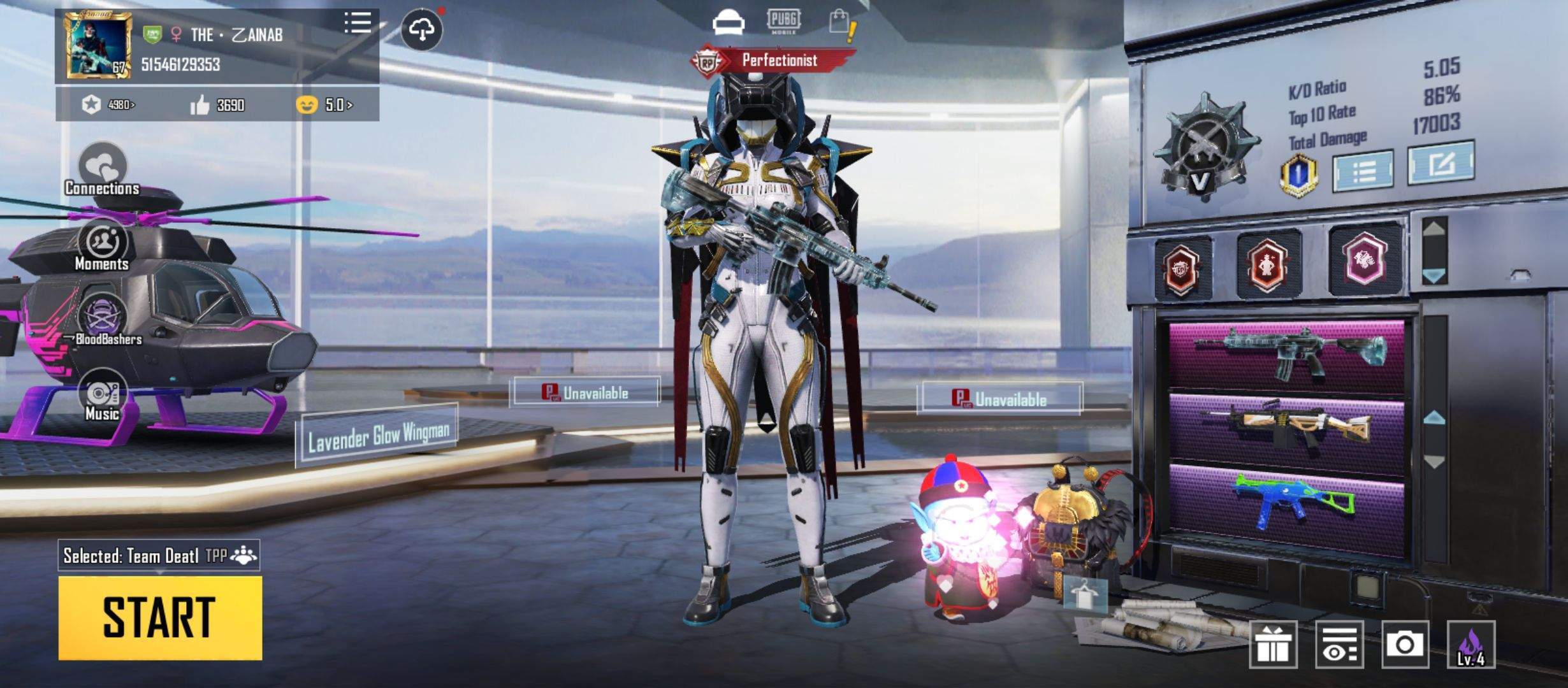The height and width of the screenshot is (688, 1568).
Task: Open the purple flame Lv.4 icon
Action: tap(1470, 645)
